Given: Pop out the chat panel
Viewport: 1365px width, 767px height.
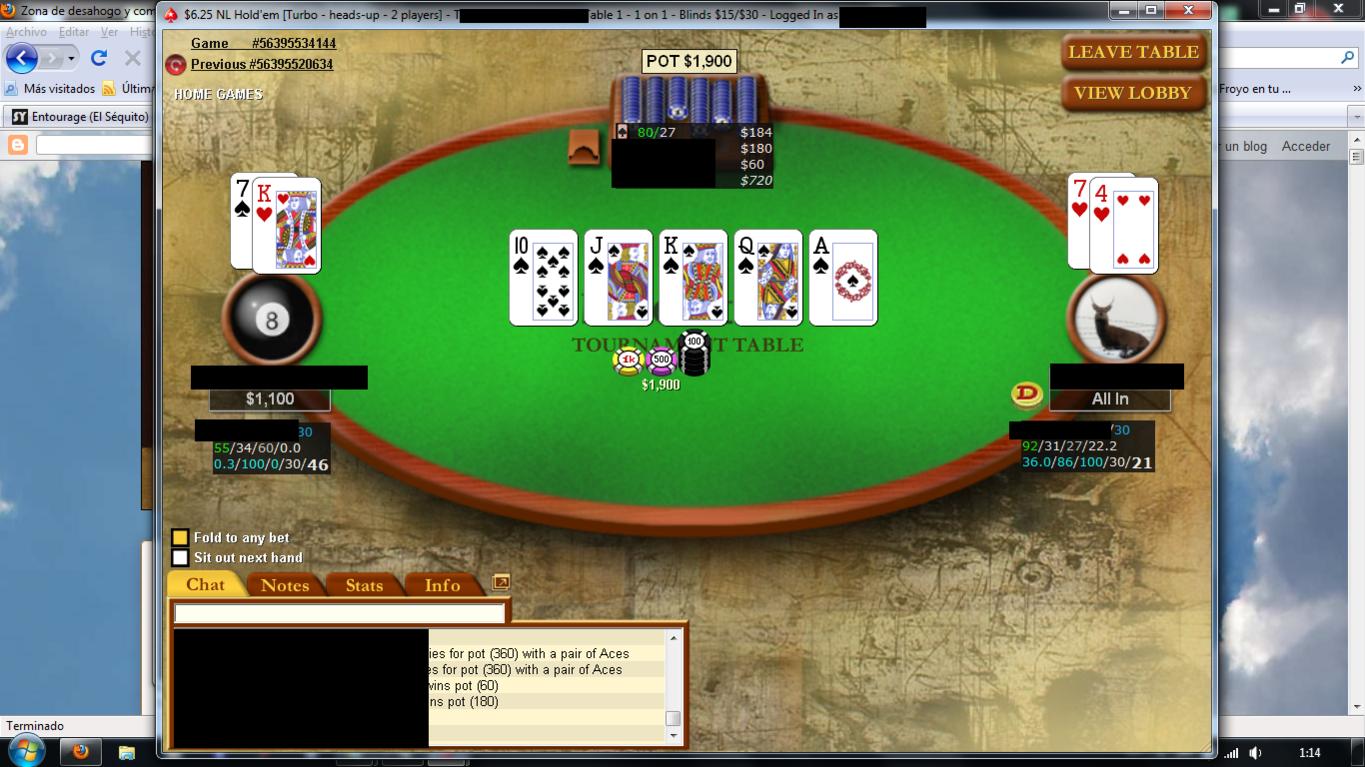Looking at the screenshot, I should tap(501, 582).
